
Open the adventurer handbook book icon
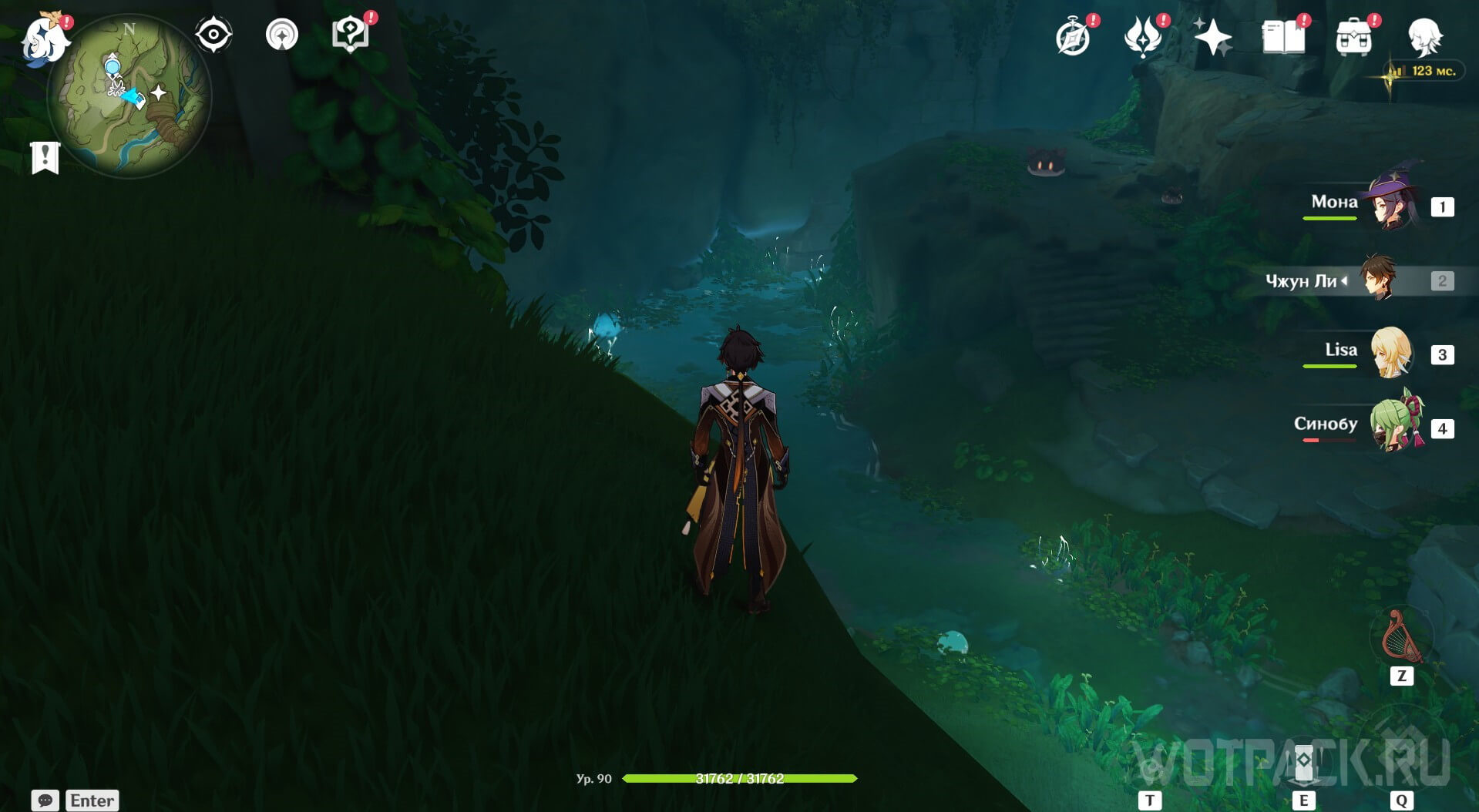point(1283,37)
